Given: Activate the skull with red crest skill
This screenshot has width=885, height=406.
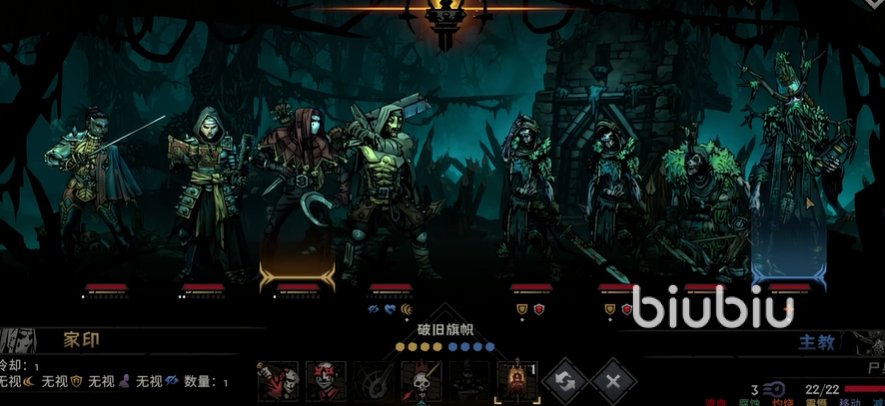Looking at the screenshot, I should tap(421, 381).
